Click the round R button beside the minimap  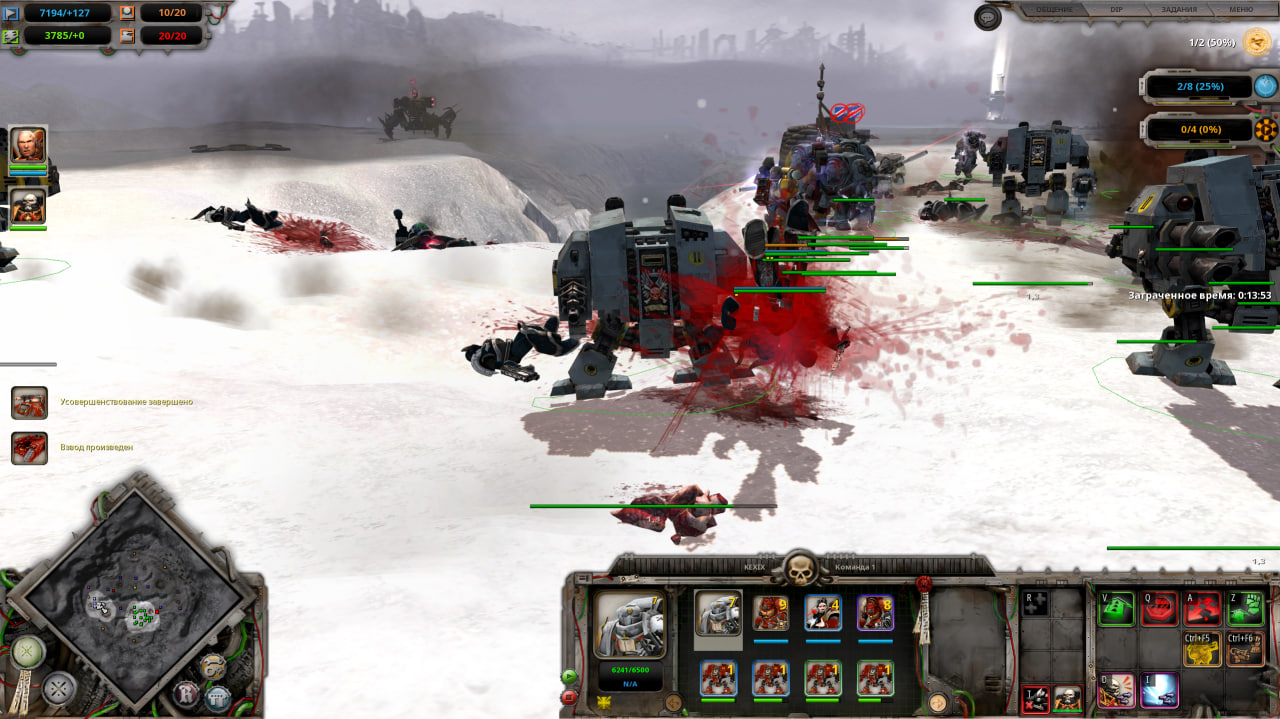point(186,693)
